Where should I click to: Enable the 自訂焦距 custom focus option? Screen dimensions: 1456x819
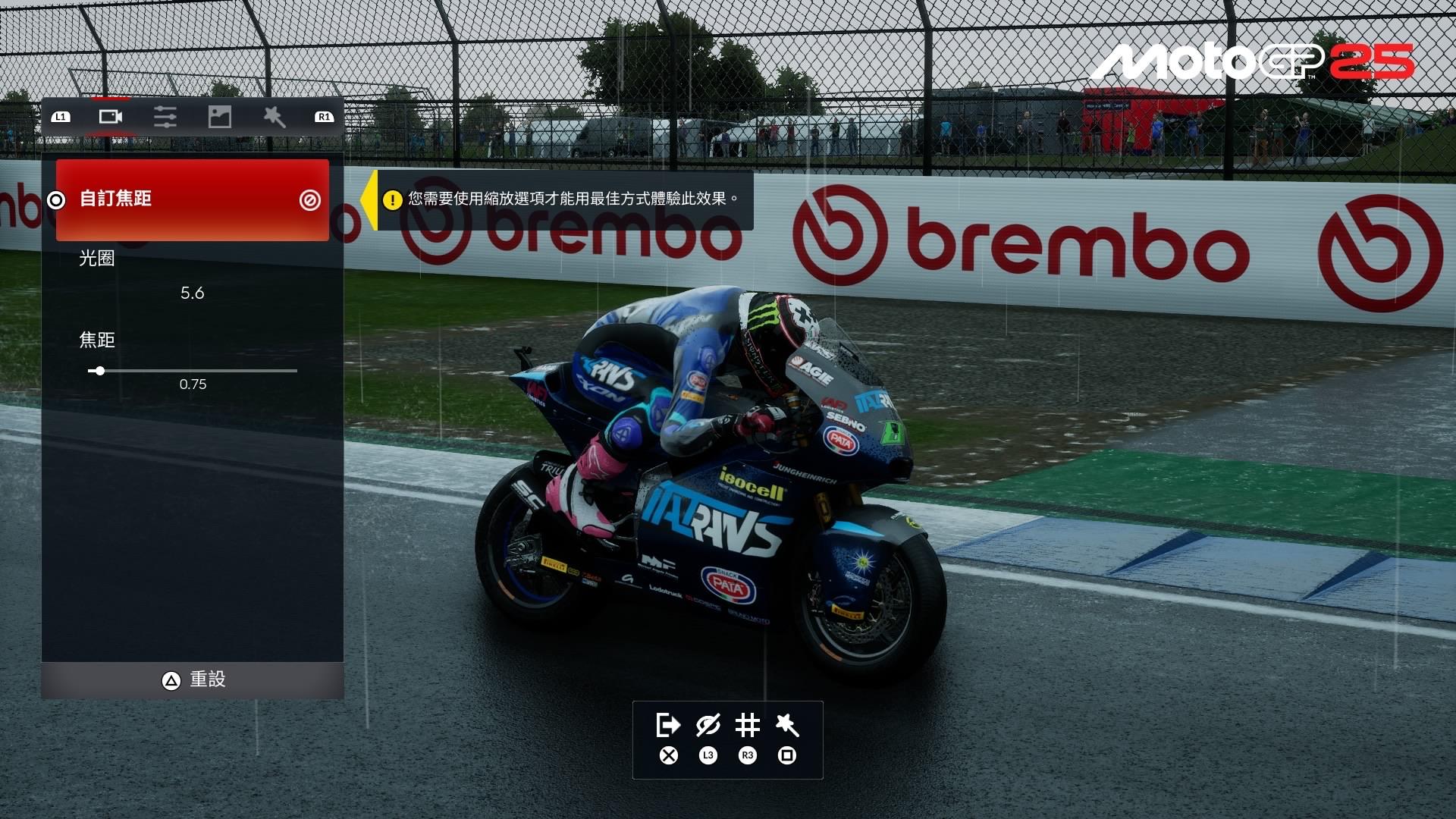(x=191, y=199)
